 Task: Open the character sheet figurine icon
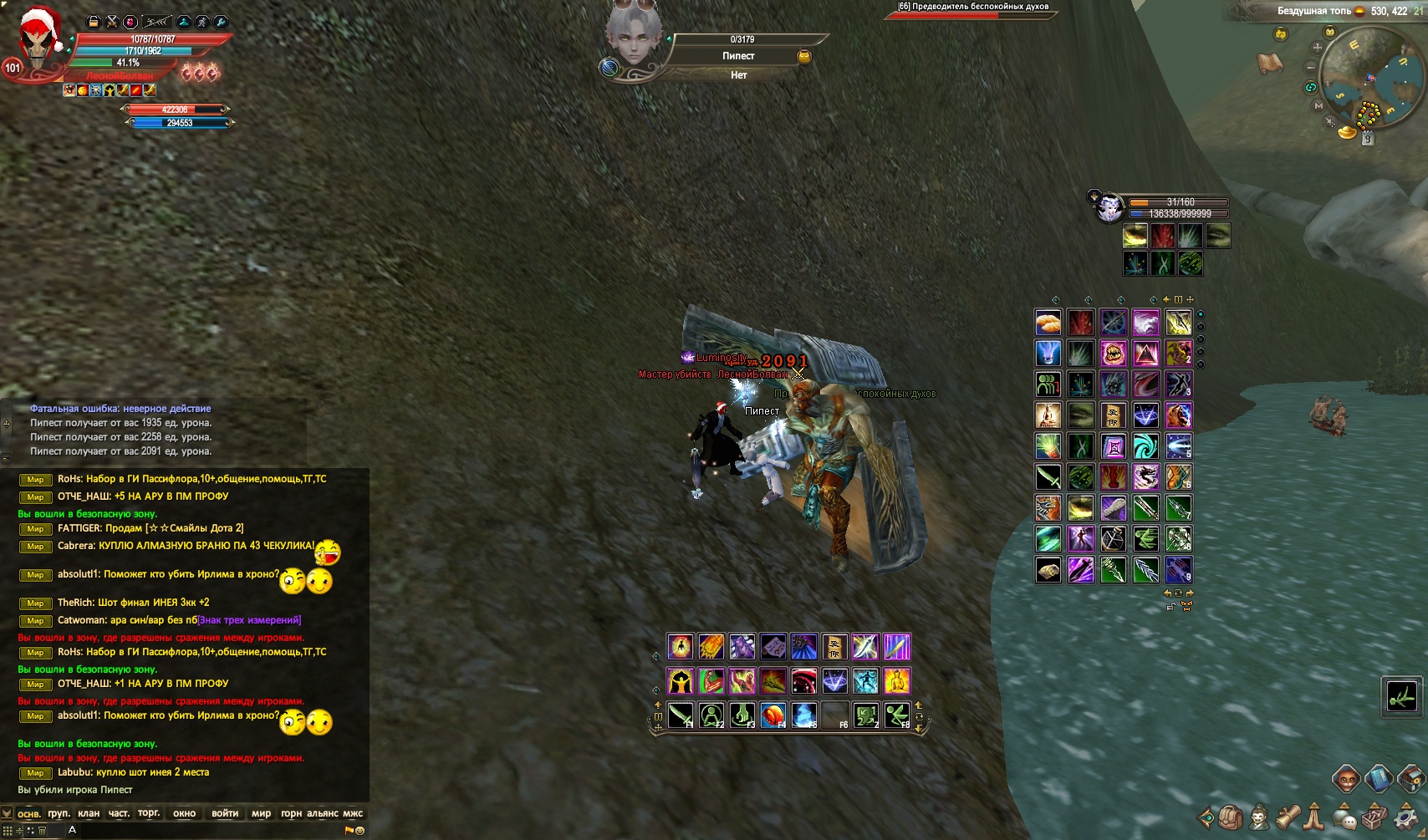(1259, 817)
